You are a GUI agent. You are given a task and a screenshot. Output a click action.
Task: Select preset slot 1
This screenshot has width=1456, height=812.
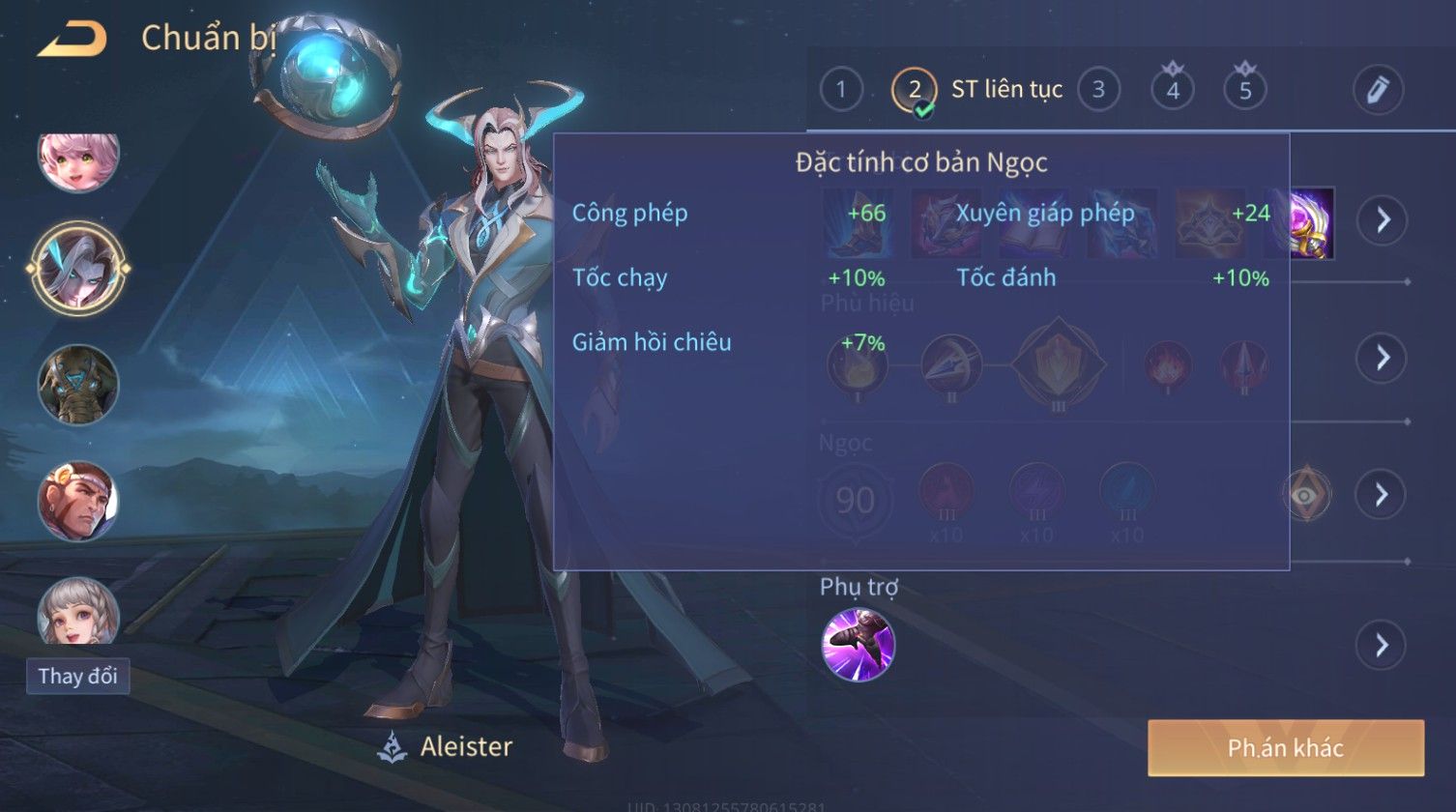(841, 90)
